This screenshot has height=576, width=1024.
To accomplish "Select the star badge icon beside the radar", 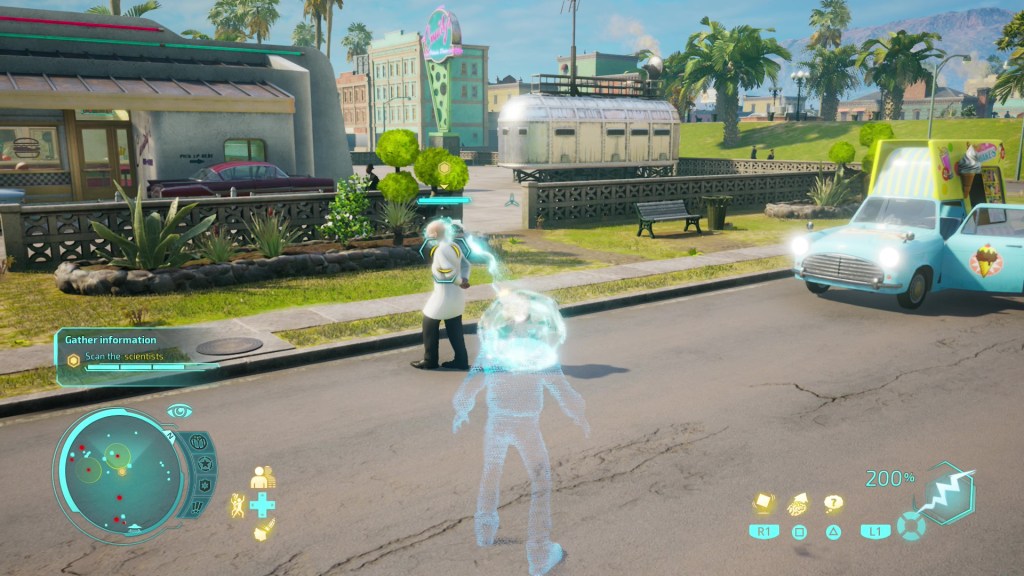I will click(x=205, y=464).
